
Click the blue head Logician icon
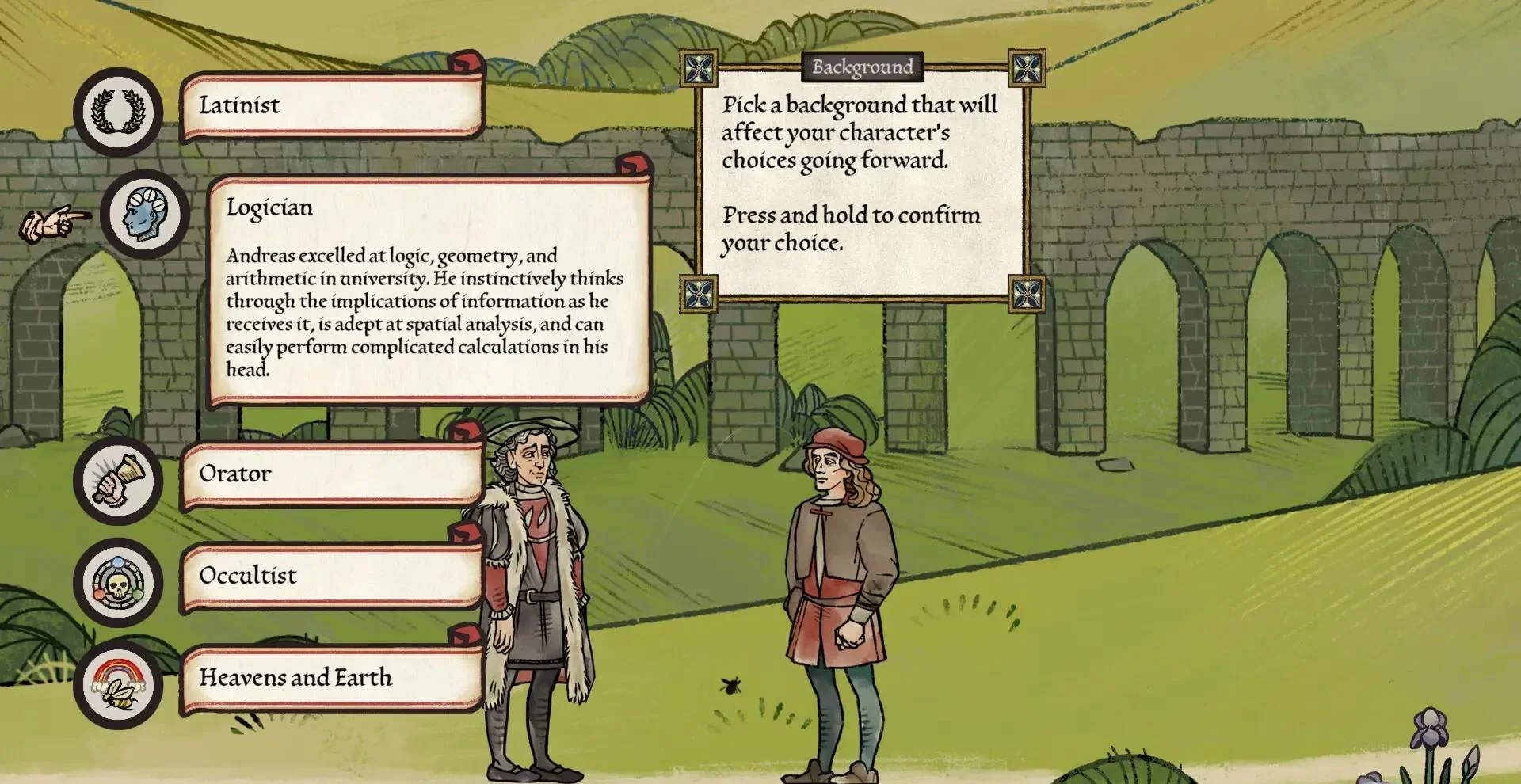coord(146,214)
